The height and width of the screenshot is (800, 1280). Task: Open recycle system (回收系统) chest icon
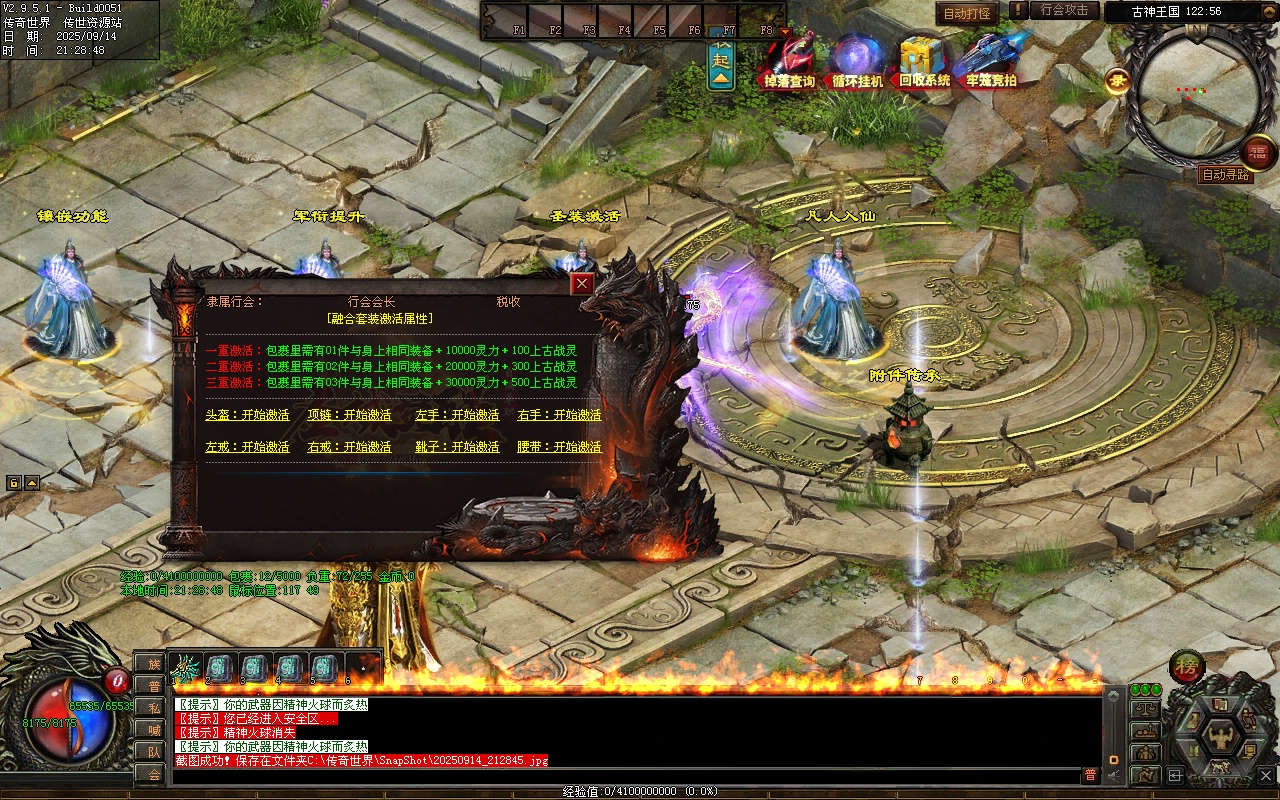click(x=924, y=62)
